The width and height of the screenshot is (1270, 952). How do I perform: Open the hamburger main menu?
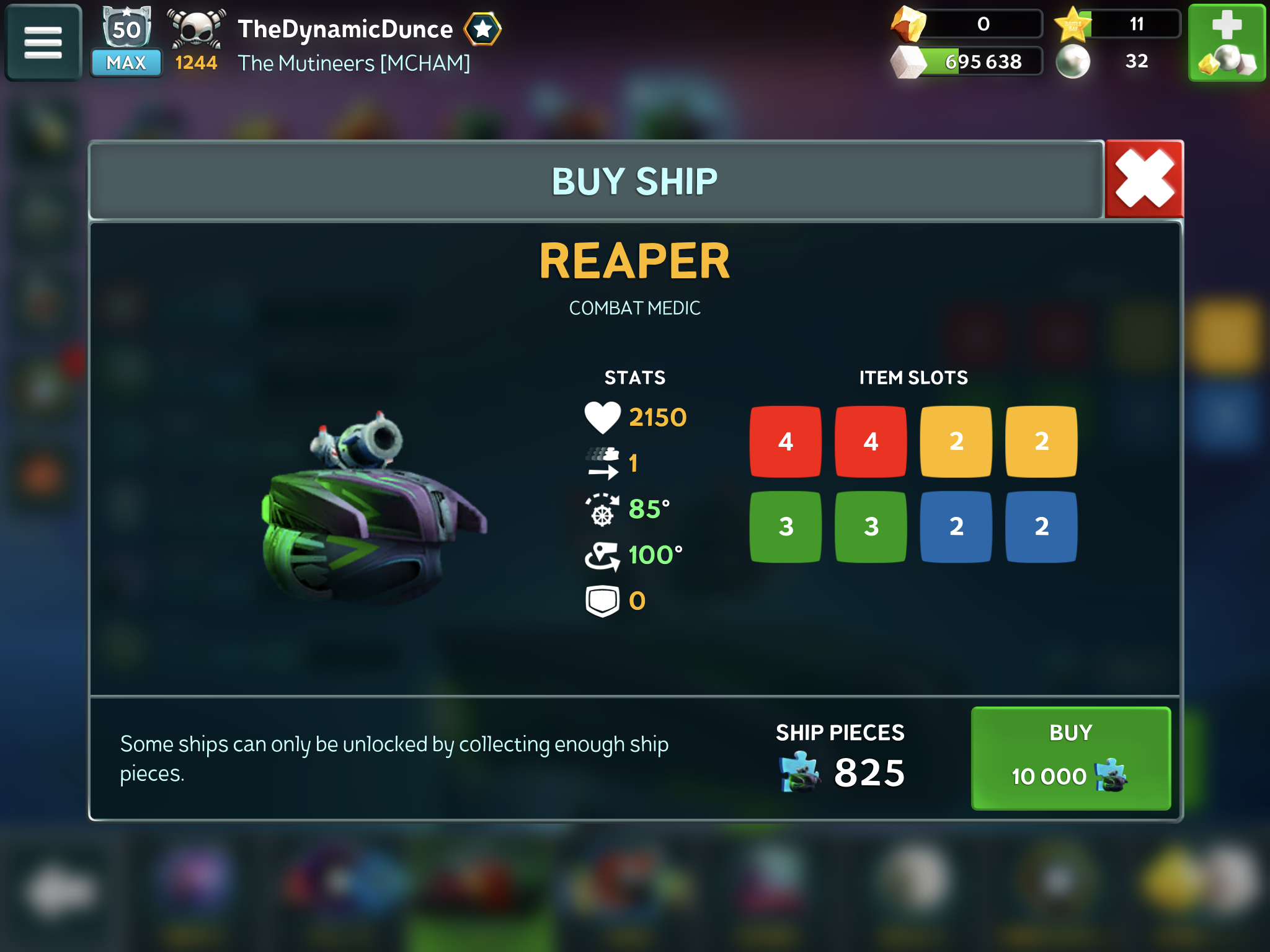click(43, 43)
